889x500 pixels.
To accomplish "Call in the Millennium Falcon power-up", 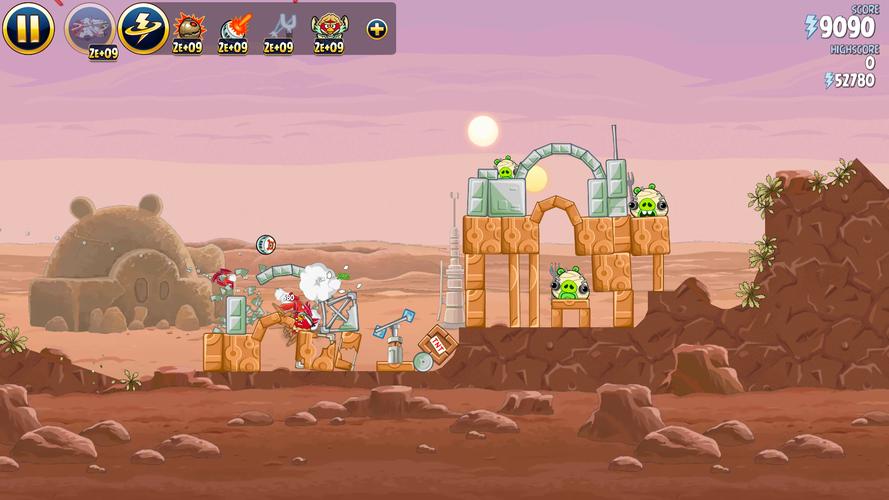I will click(x=89, y=28).
